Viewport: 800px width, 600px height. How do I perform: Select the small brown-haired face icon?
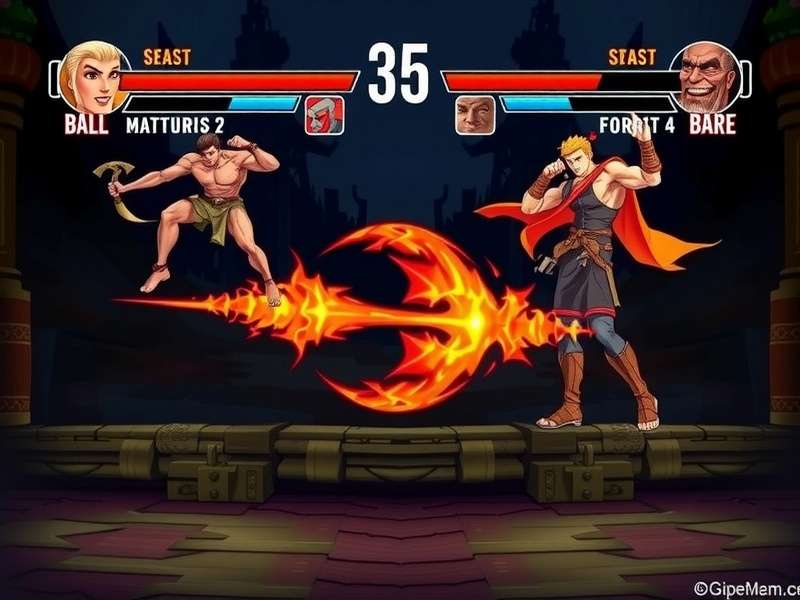[x=475, y=115]
